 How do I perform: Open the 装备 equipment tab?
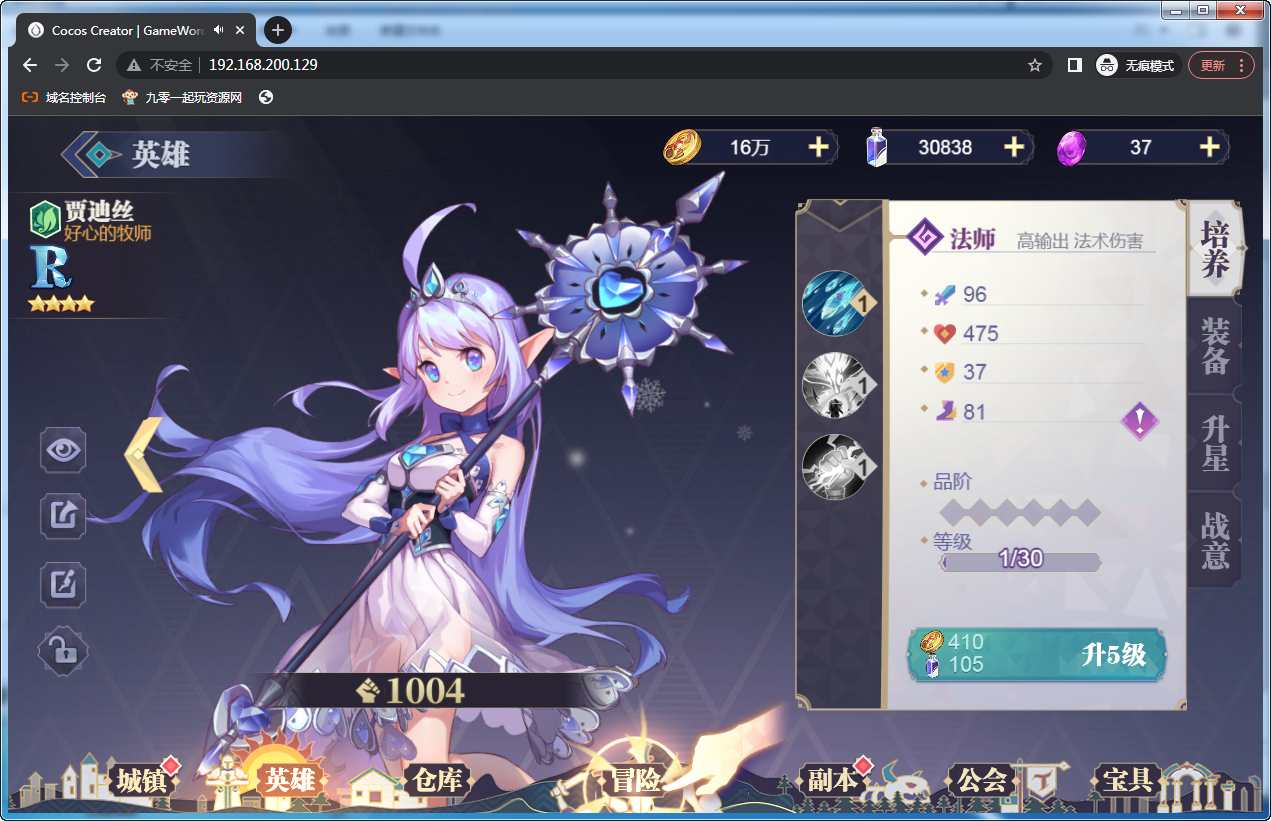click(x=1215, y=346)
